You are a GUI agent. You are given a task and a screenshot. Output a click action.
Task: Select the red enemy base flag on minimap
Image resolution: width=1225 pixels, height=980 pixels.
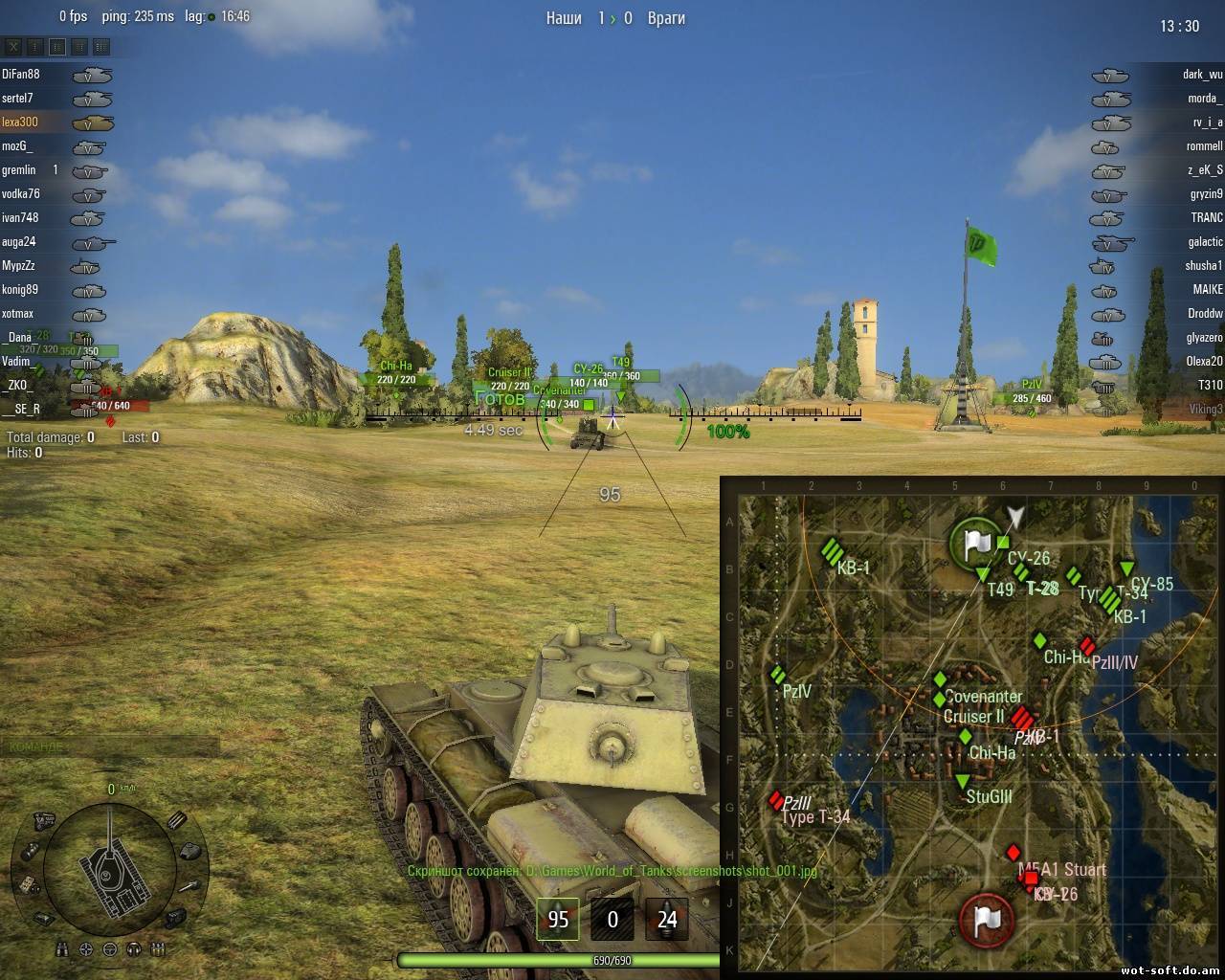(x=986, y=920)
